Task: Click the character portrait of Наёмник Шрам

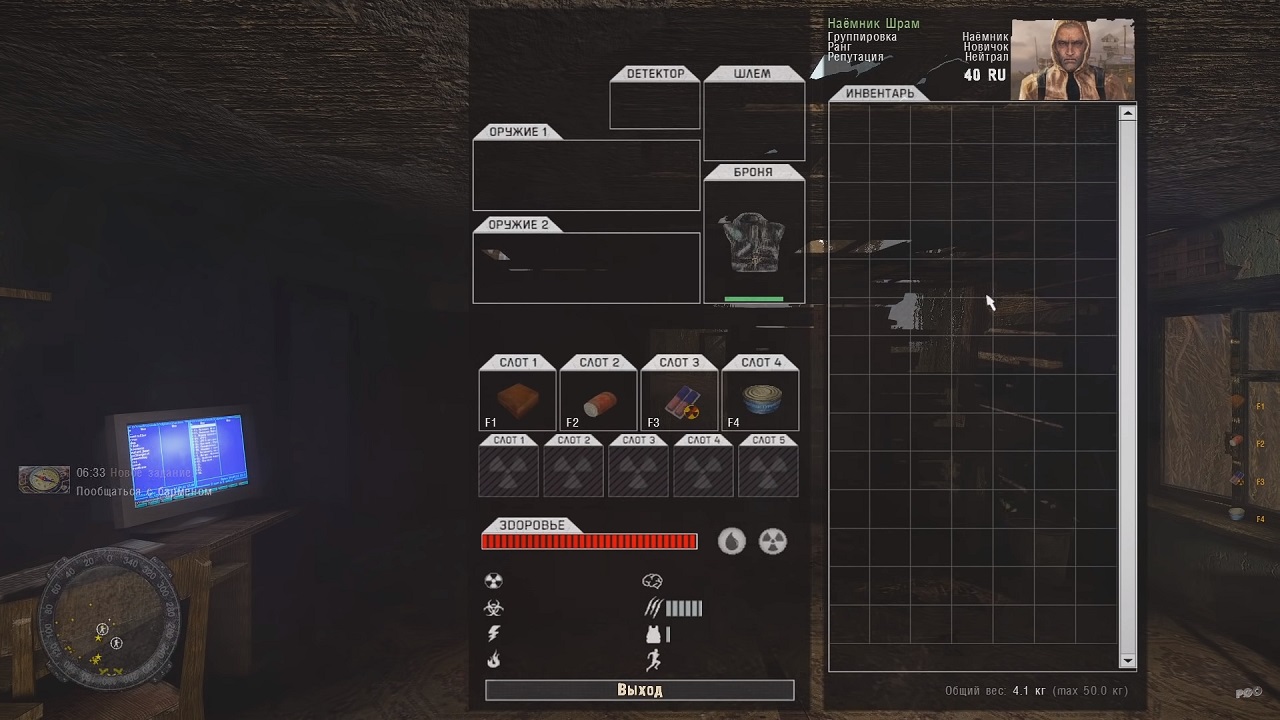Action: point(1072,59)
